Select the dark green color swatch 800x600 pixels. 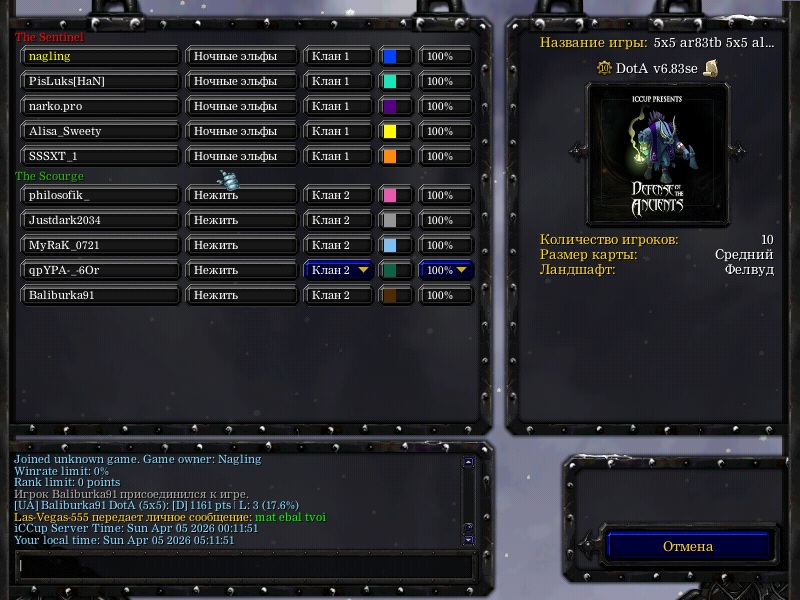click(395, 270)
